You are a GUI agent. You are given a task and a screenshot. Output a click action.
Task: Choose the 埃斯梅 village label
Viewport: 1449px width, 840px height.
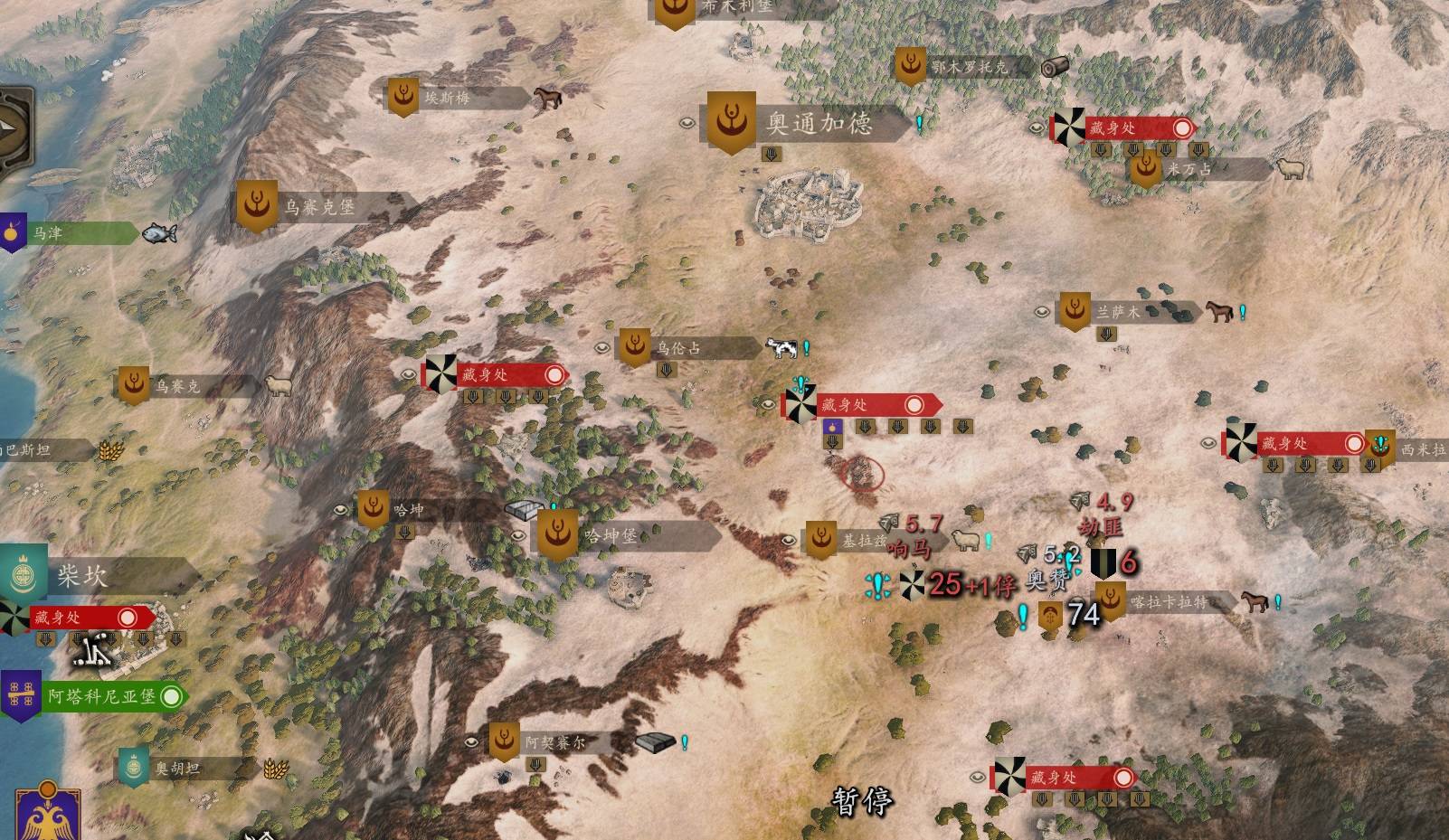[x=448, y=98]
